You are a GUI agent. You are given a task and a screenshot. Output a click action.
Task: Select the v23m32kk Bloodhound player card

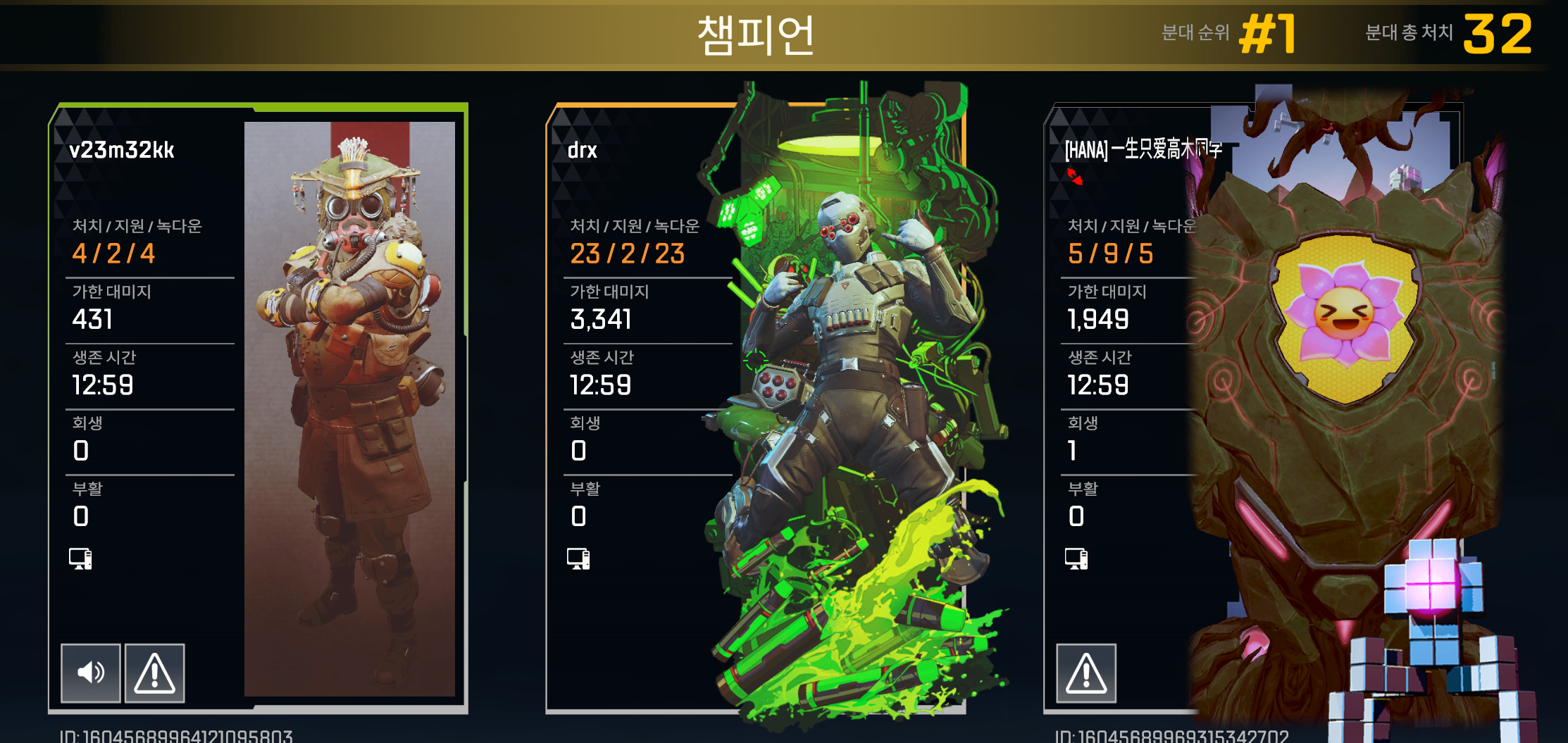tap(258, 408)
